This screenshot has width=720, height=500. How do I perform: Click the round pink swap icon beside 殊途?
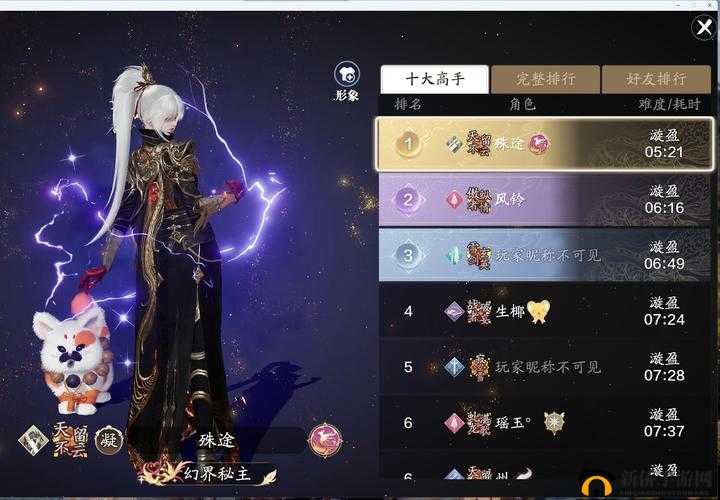click(325, 439)
